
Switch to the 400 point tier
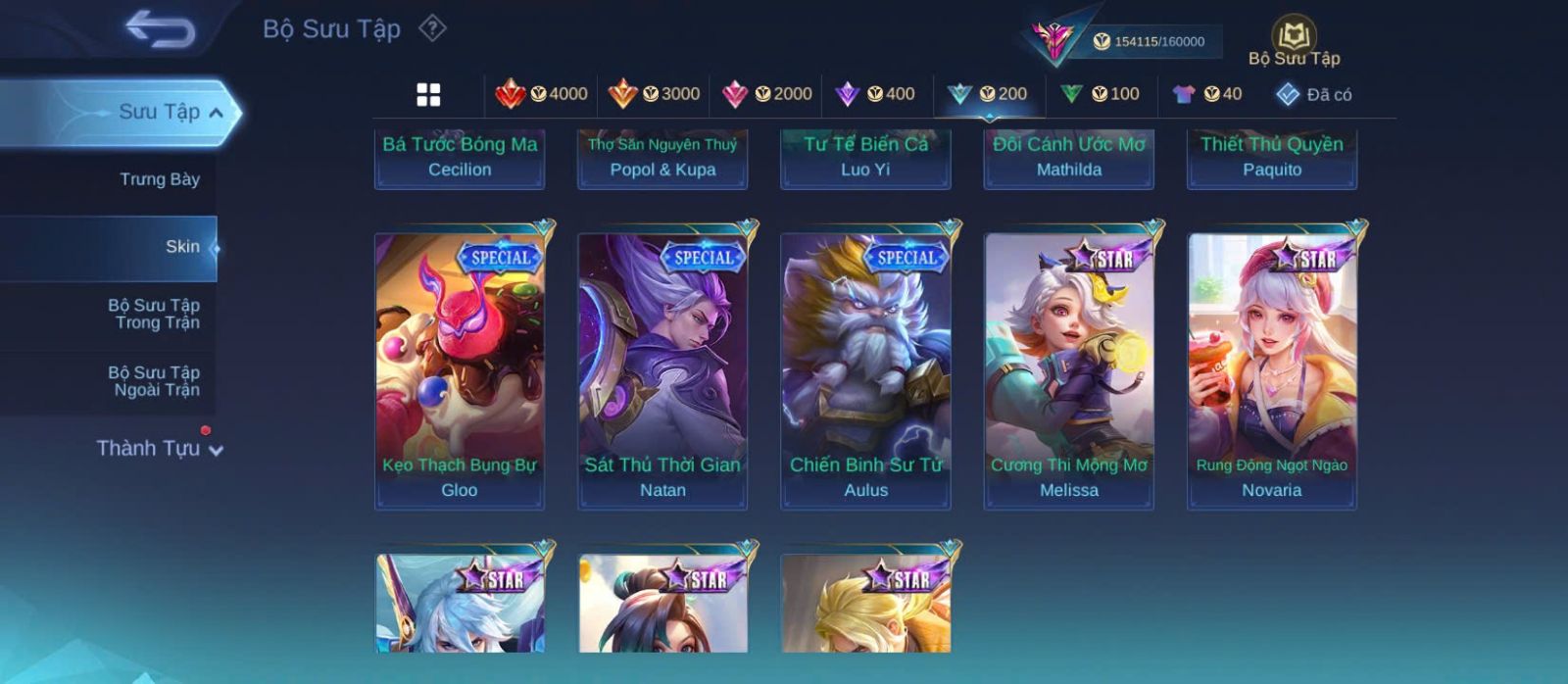click(x=875, y=94)
